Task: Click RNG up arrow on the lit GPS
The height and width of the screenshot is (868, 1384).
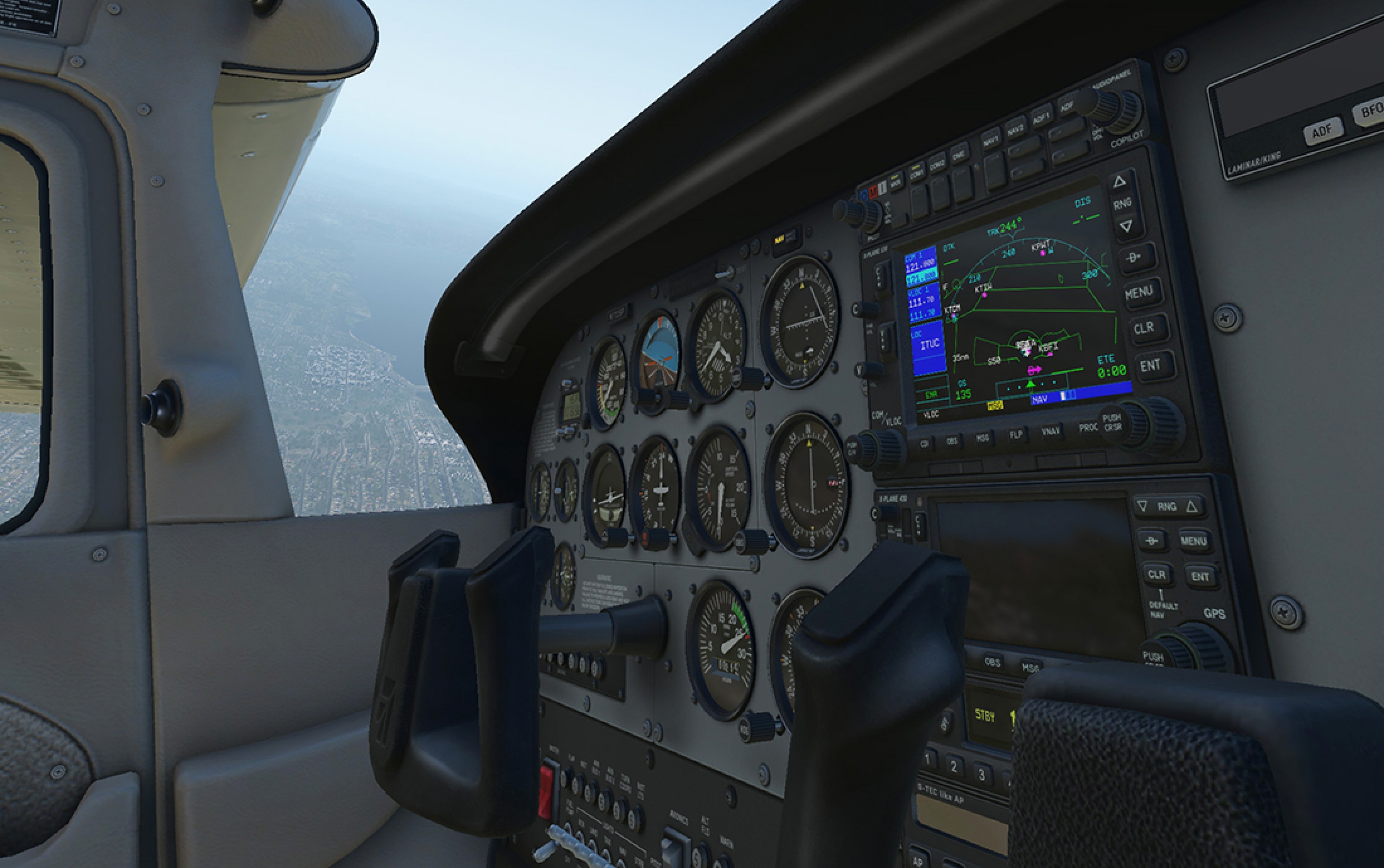Action: coord(1120,182)
